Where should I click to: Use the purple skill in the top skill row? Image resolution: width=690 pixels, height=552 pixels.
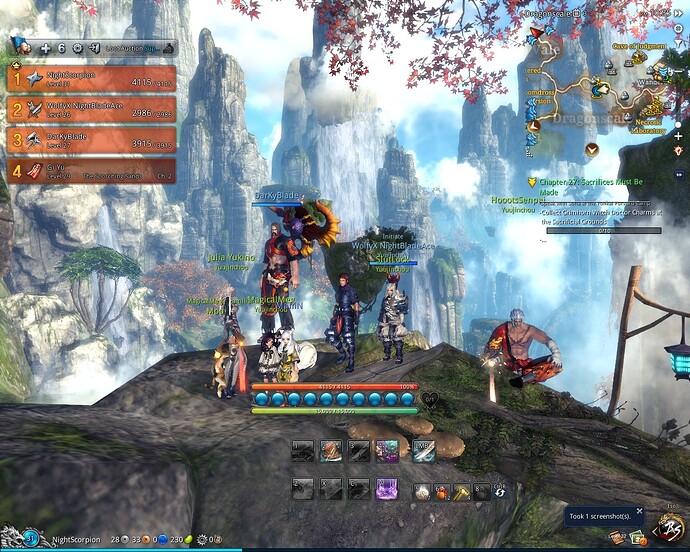point(386,452)
